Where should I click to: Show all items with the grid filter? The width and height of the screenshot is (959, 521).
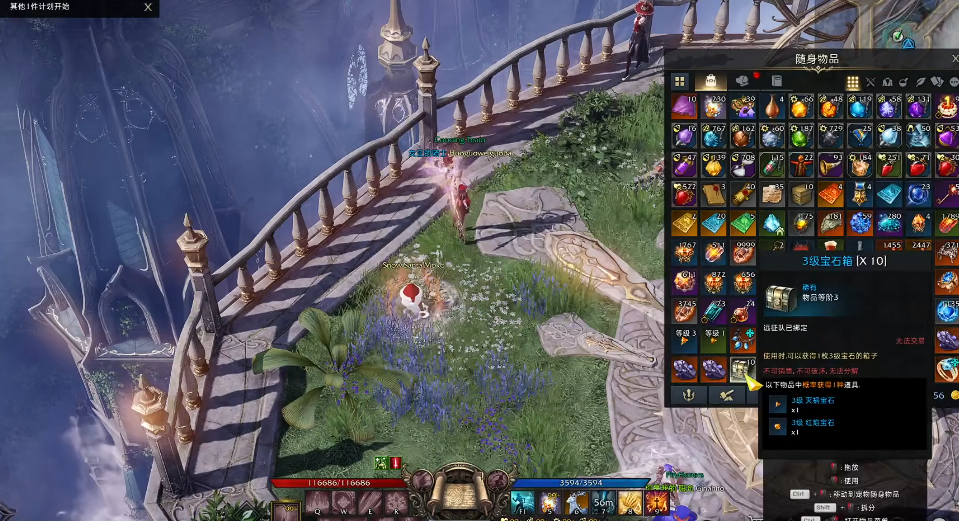853,82
